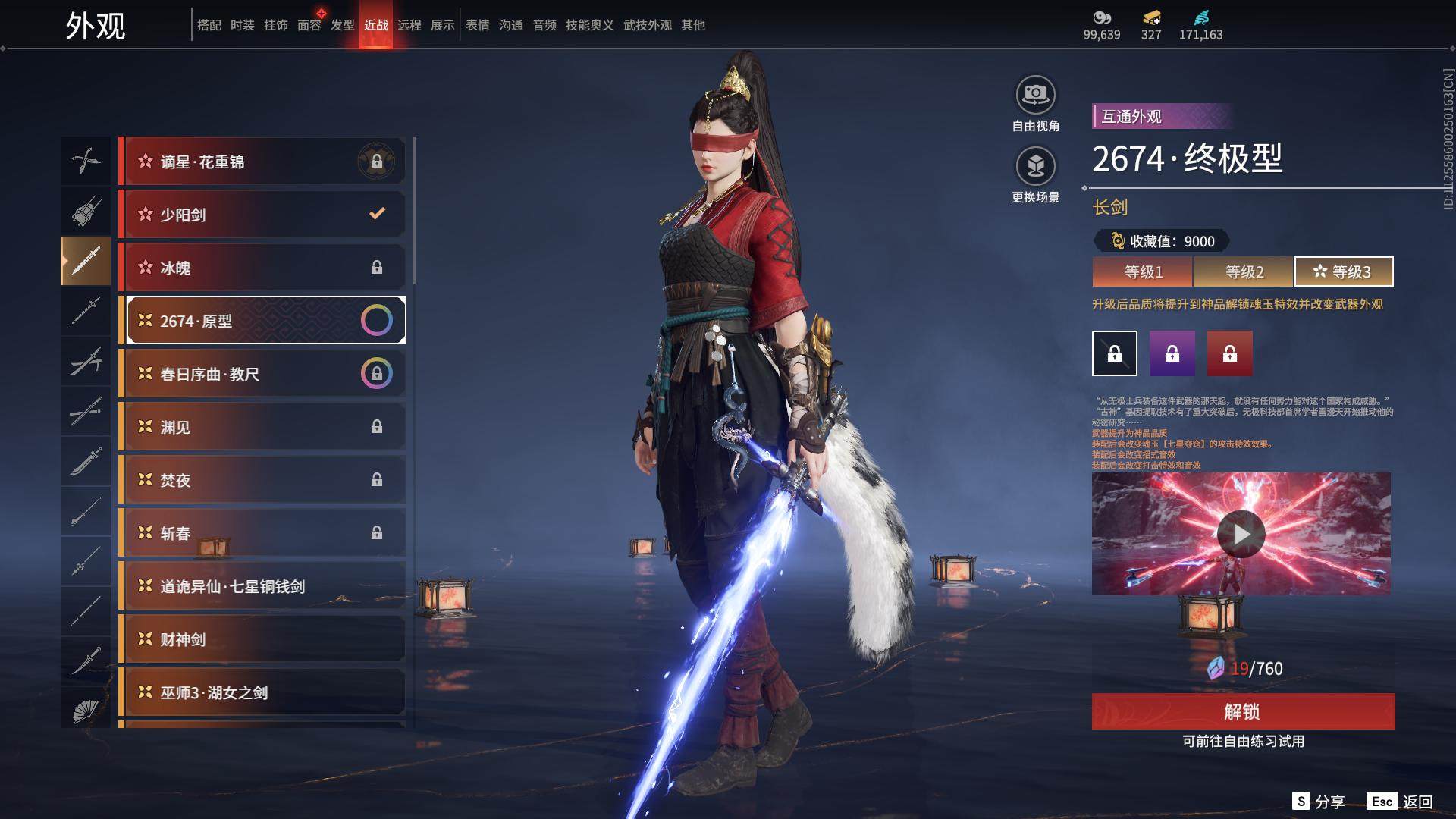Switch to the 时装 tab

click(x=243, y=25)
